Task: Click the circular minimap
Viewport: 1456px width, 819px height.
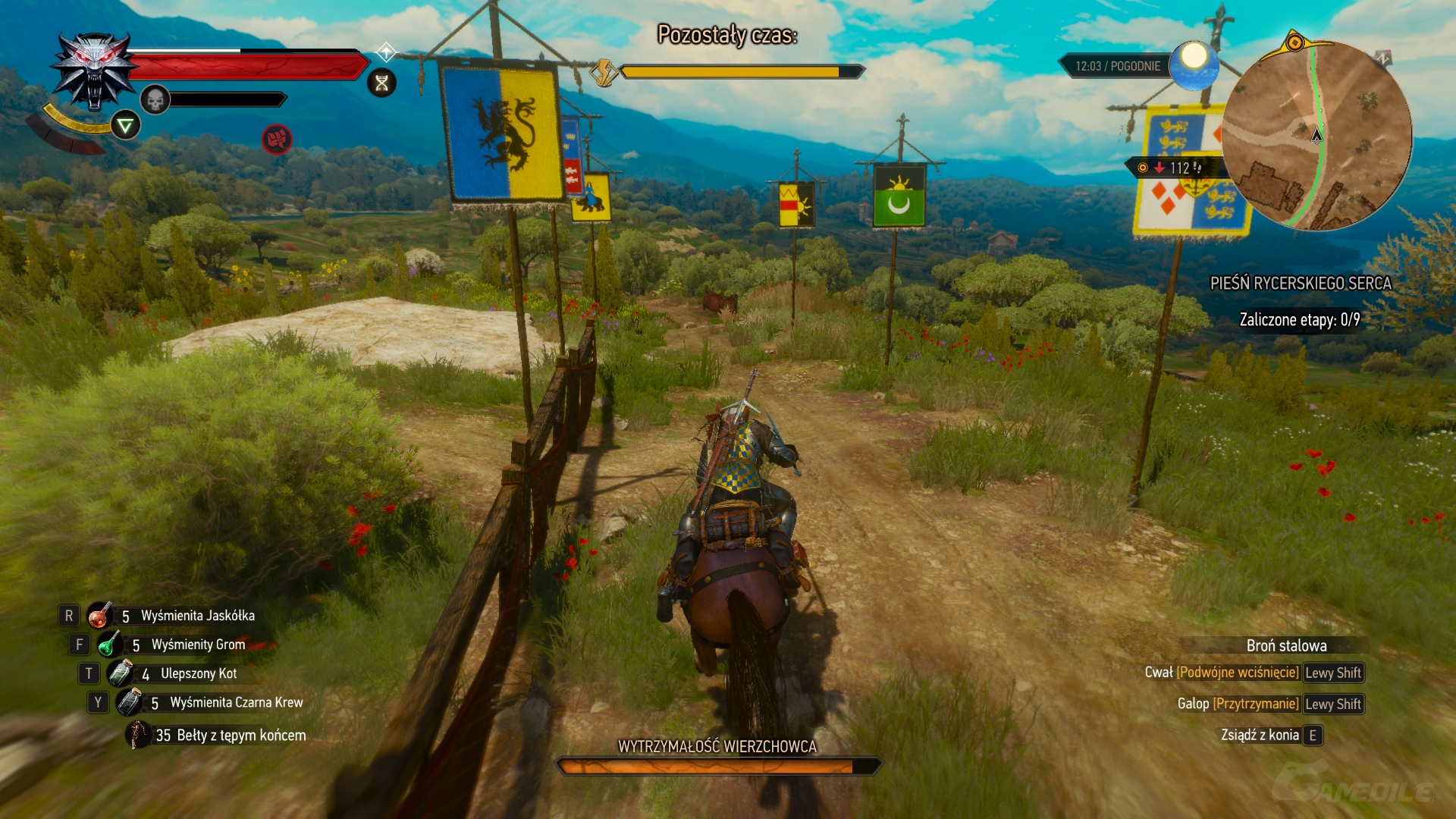Action: point(1316,135)
